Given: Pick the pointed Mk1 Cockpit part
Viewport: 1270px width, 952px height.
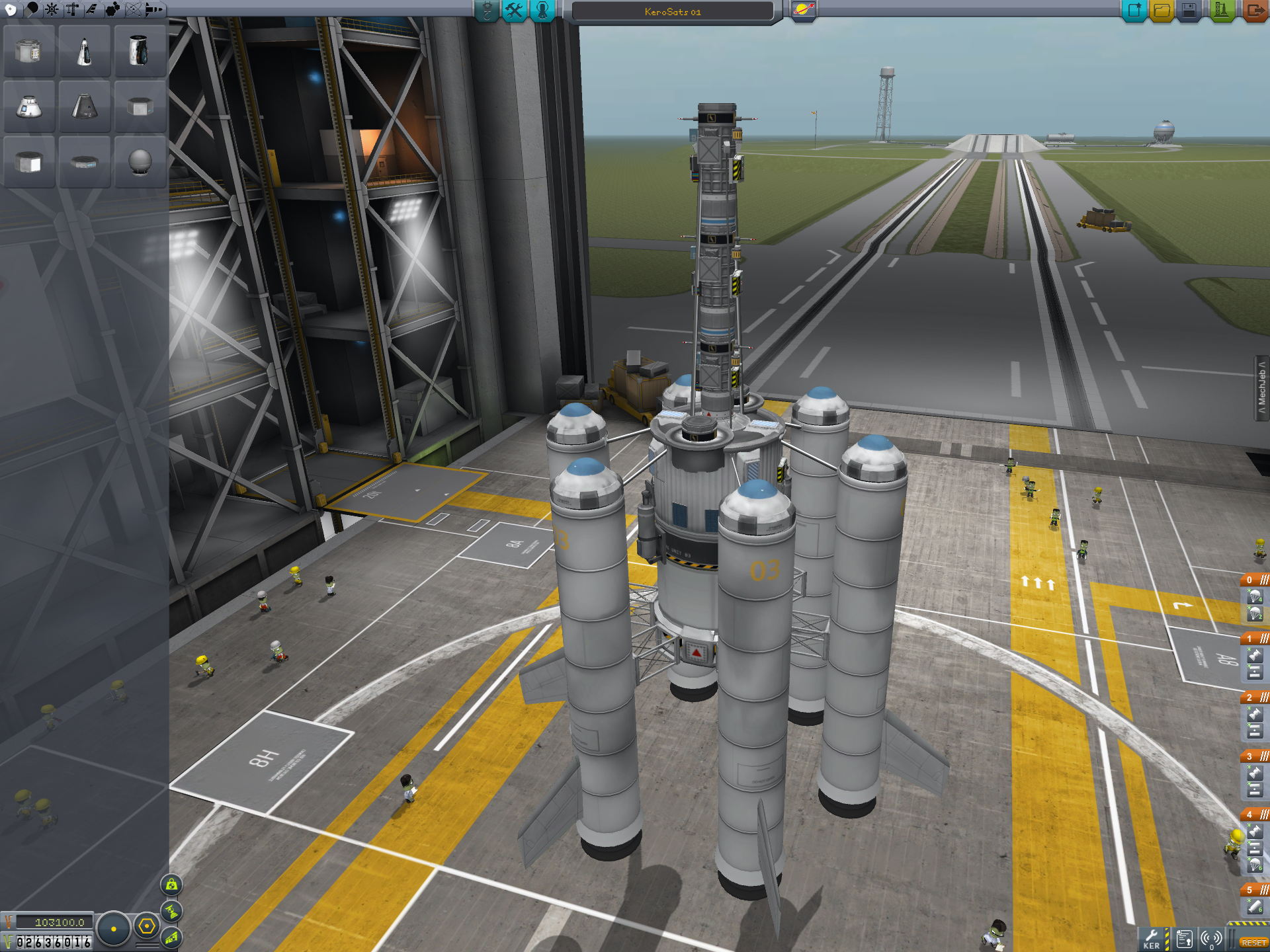Looking at the screenshot, I should click(84, 52).
